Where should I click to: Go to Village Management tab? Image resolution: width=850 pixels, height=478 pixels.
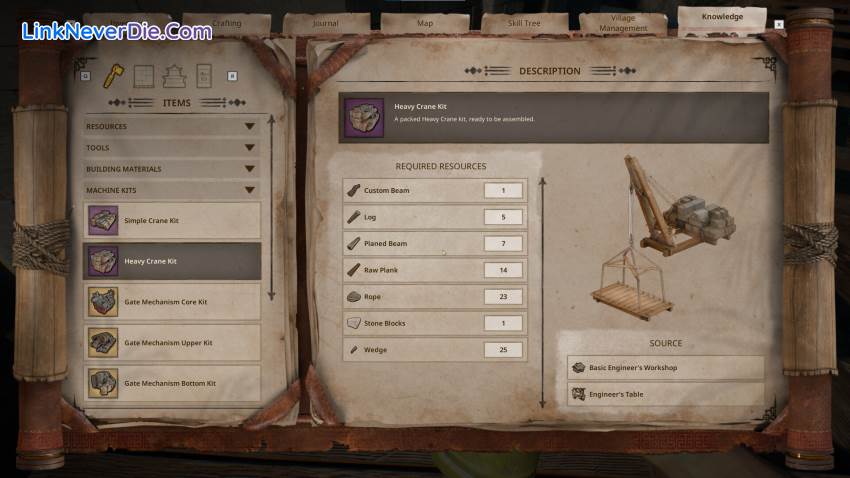(x=623, y=23)
